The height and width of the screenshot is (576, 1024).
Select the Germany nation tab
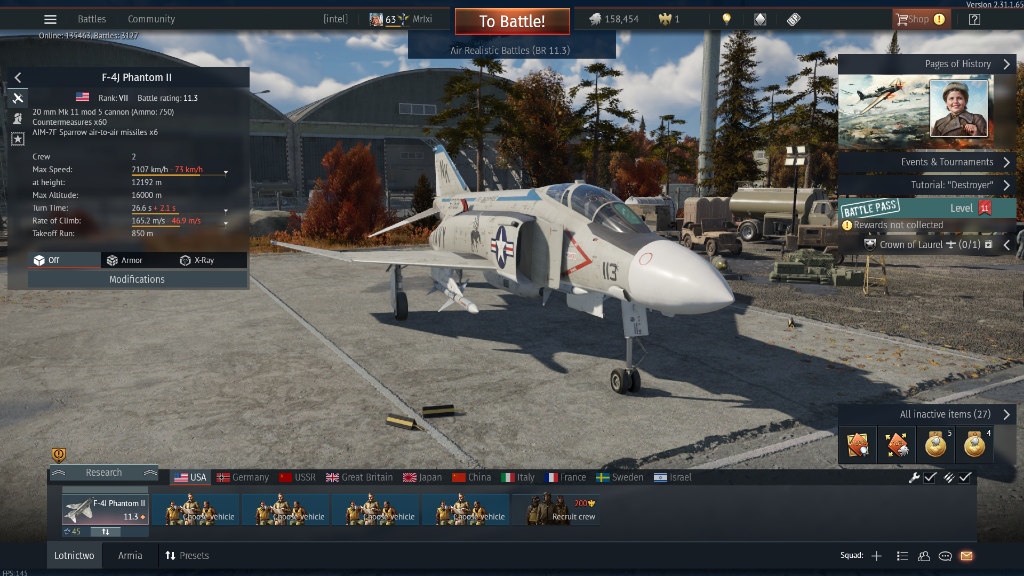point(243,477)
